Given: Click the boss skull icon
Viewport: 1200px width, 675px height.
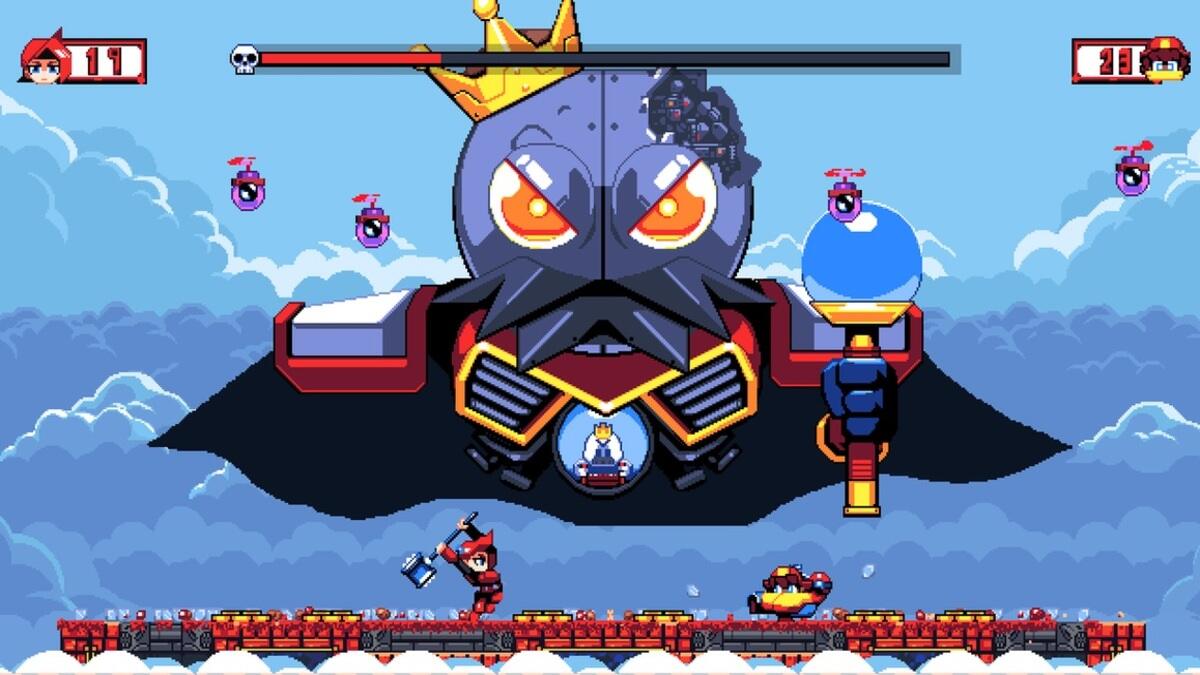Looking at the screenshot, I should click(x=244, y=60).
